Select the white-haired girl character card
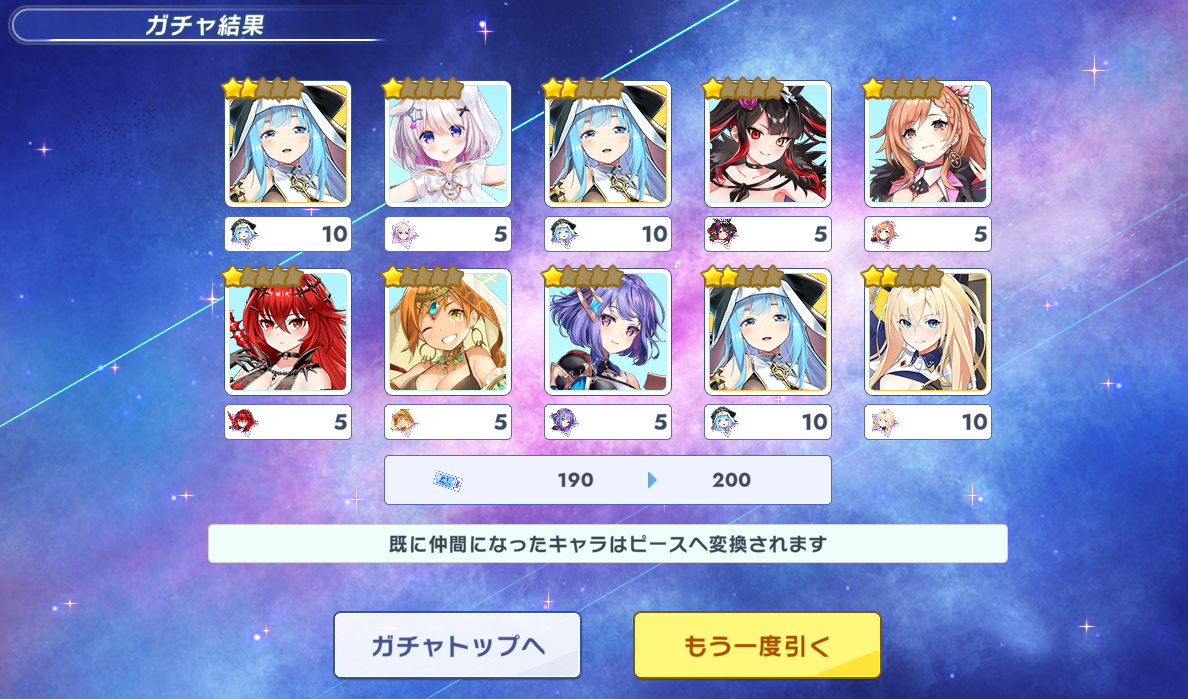Screen dimensions: 1188x699 click(x=448, y=144)
